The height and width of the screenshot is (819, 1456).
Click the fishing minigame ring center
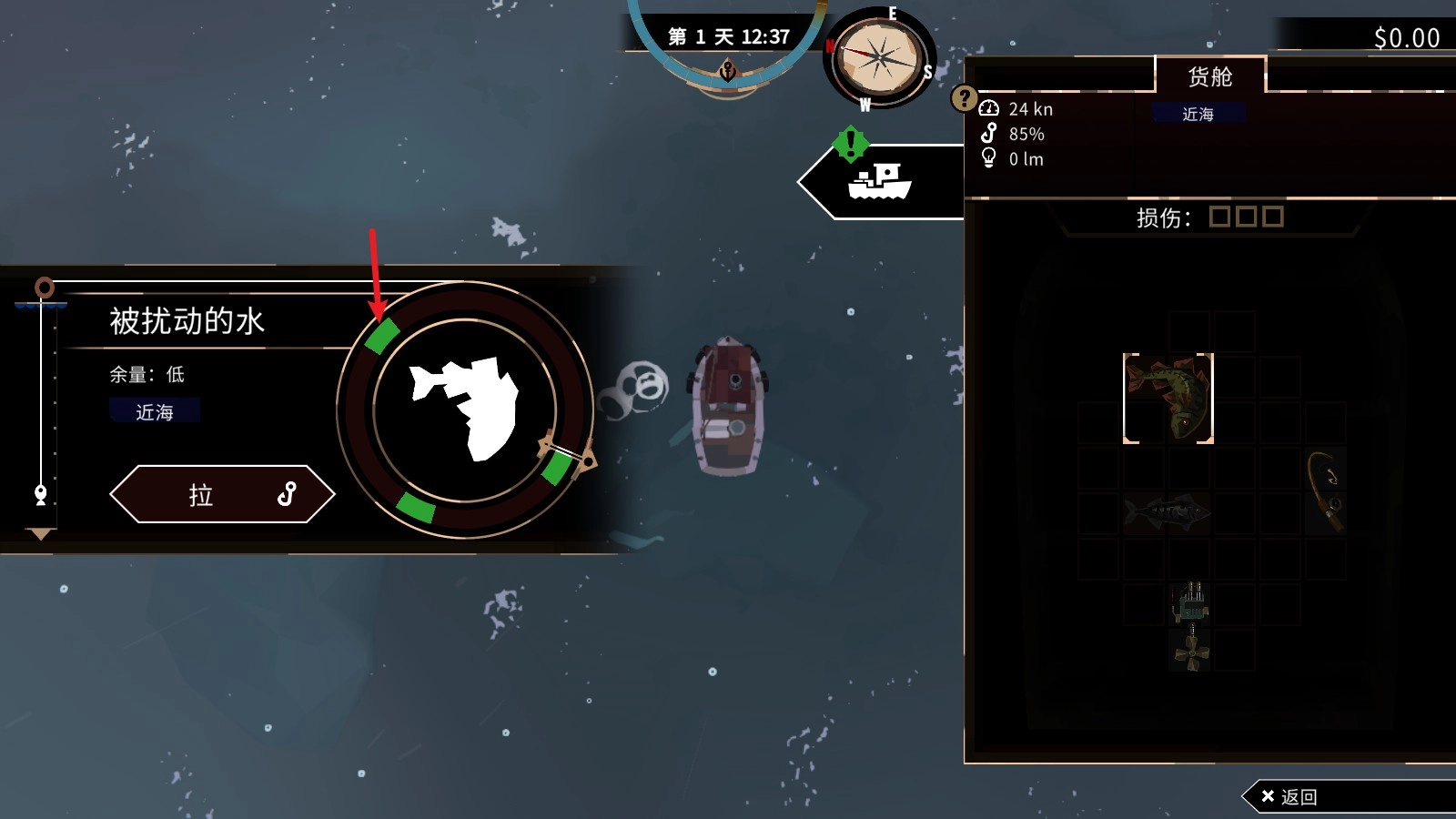[465, 409]
